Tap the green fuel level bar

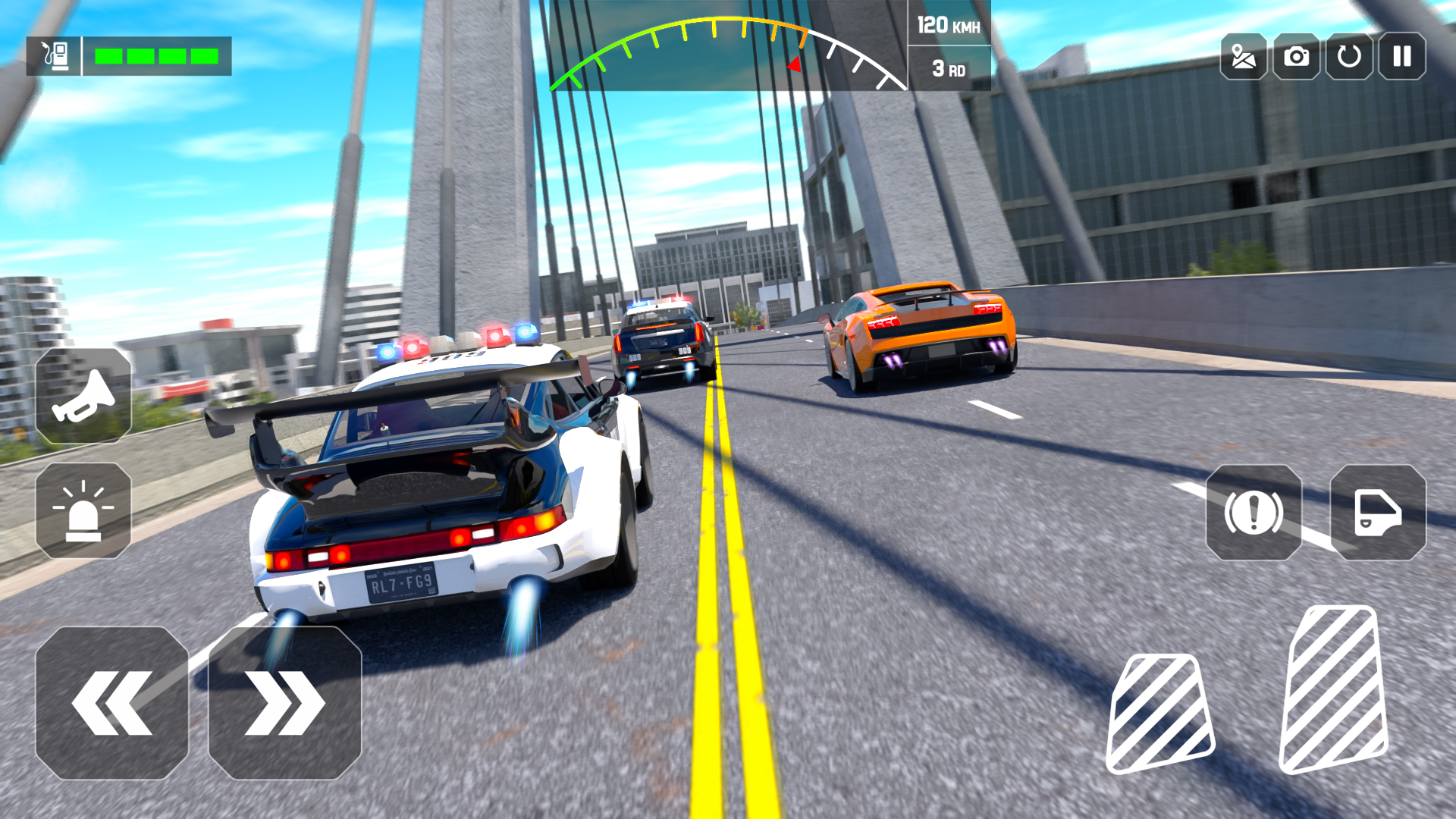point(155,55)
